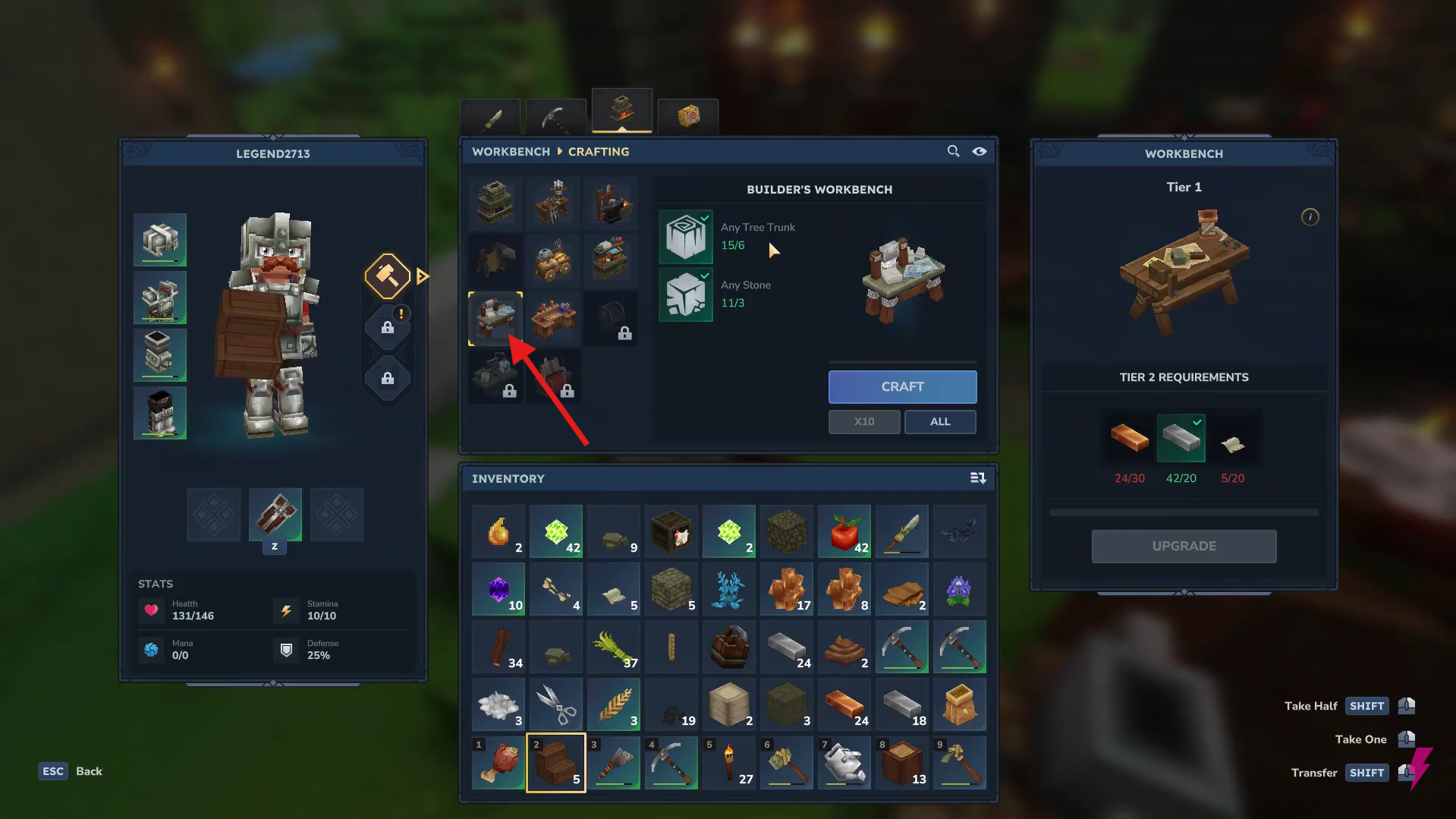Open the Any Stone ingredient slot

tap(686, 295)
